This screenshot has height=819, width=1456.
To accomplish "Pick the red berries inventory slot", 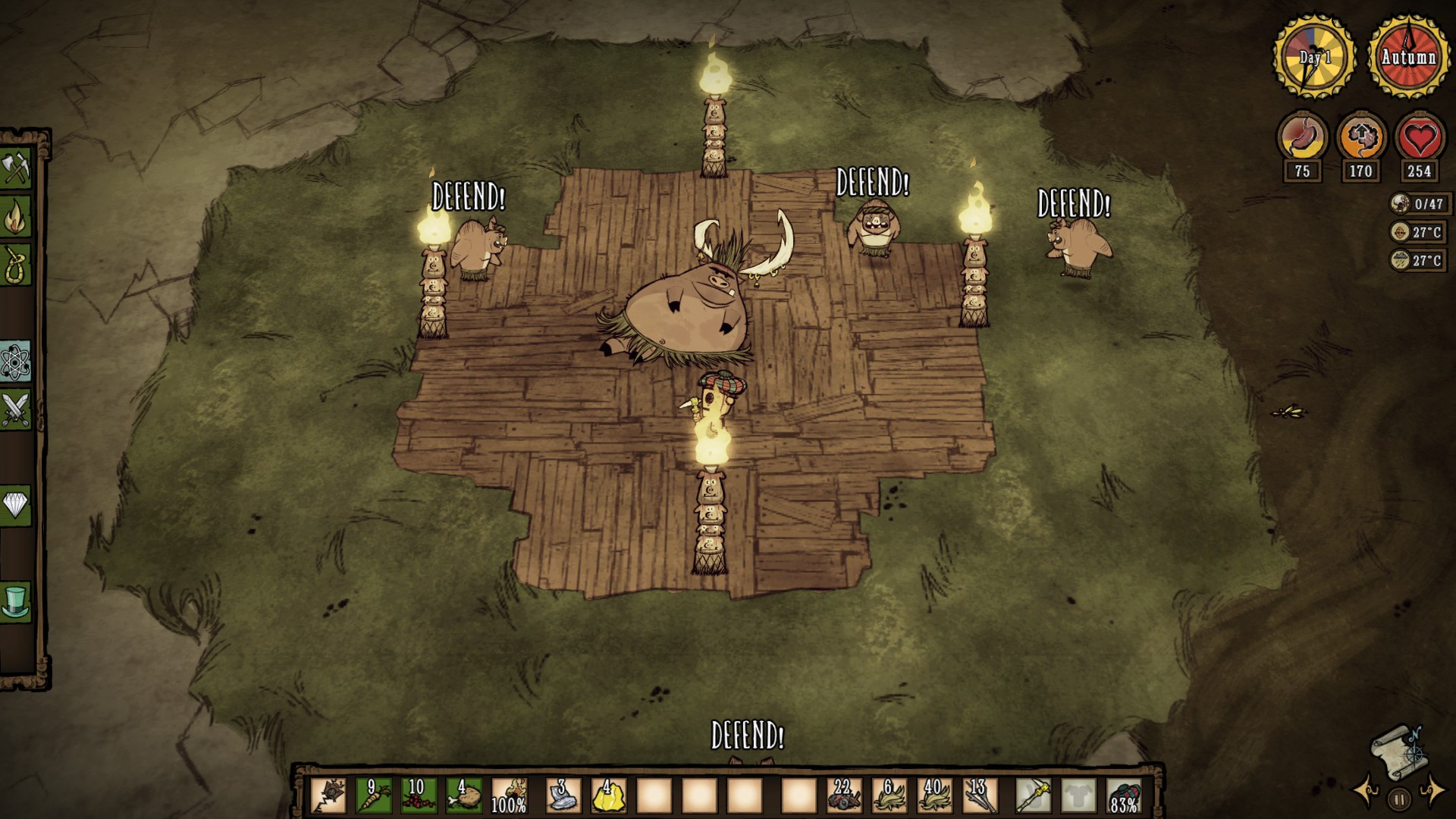I will click(x=419, y=795).
